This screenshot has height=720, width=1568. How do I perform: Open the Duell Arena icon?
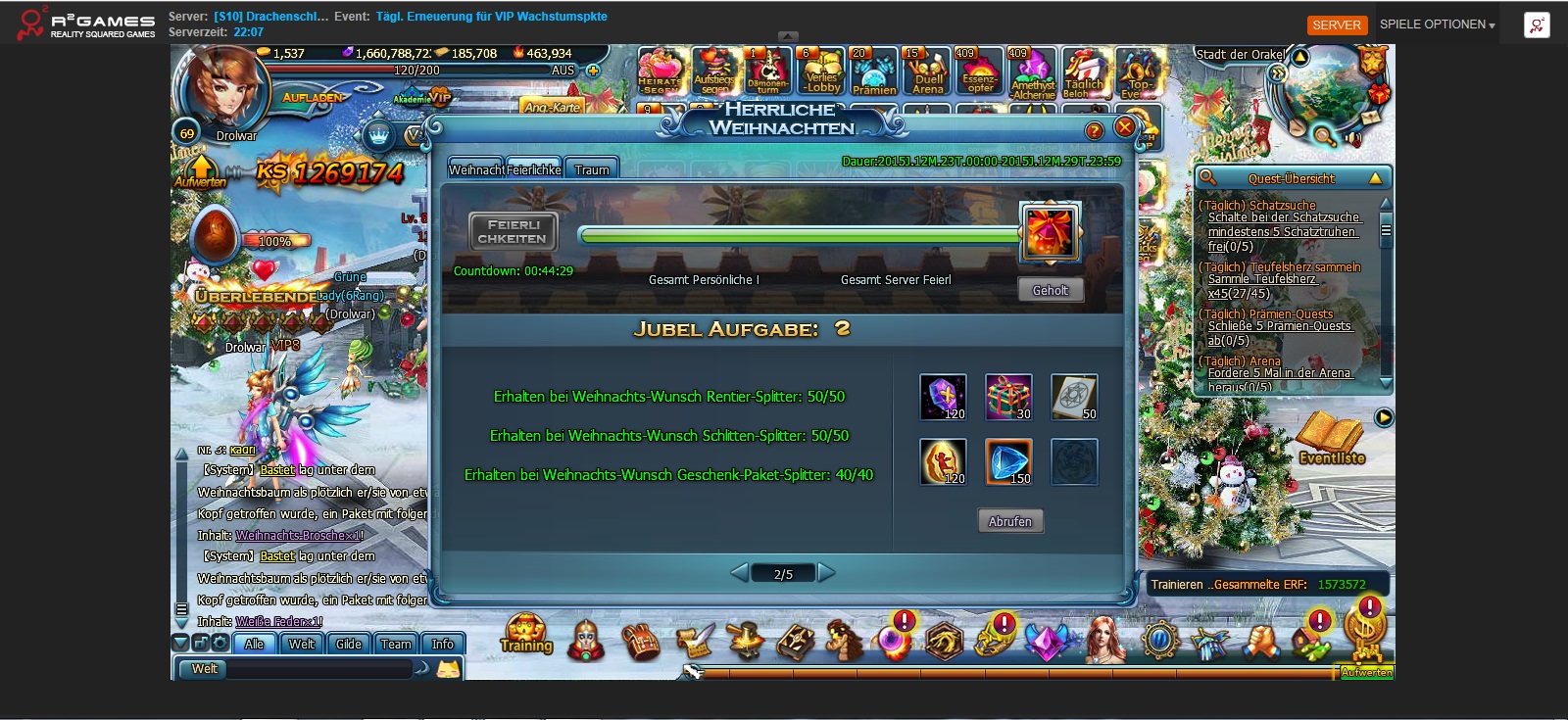point(927,72)
